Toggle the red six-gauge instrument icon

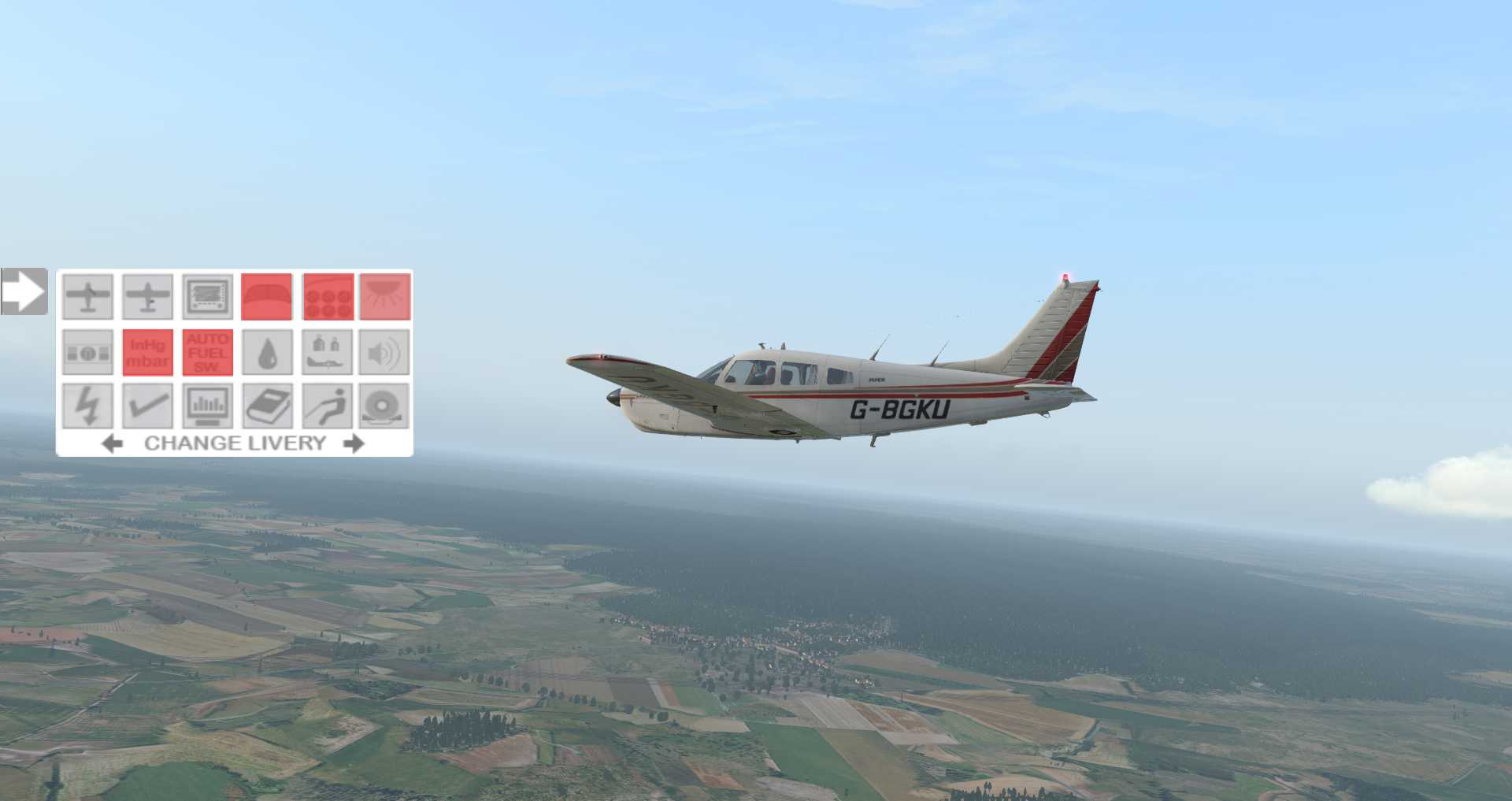pyautogui.click(x=328, y=296)
